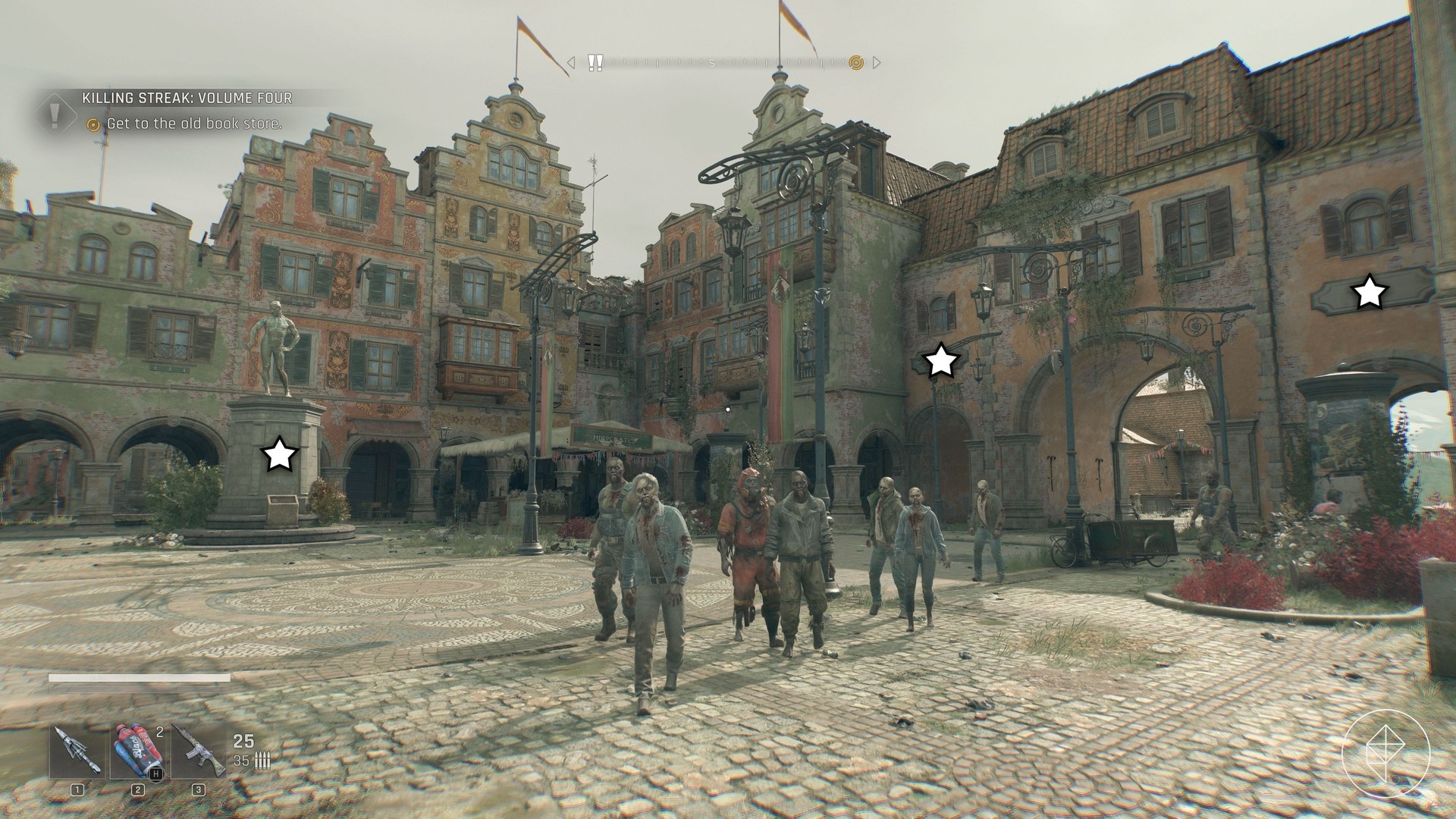The height and width of the screenshot is (819, 1456).
Task: Select the star marker on the statue pedestal
Action: coord(279,455)
